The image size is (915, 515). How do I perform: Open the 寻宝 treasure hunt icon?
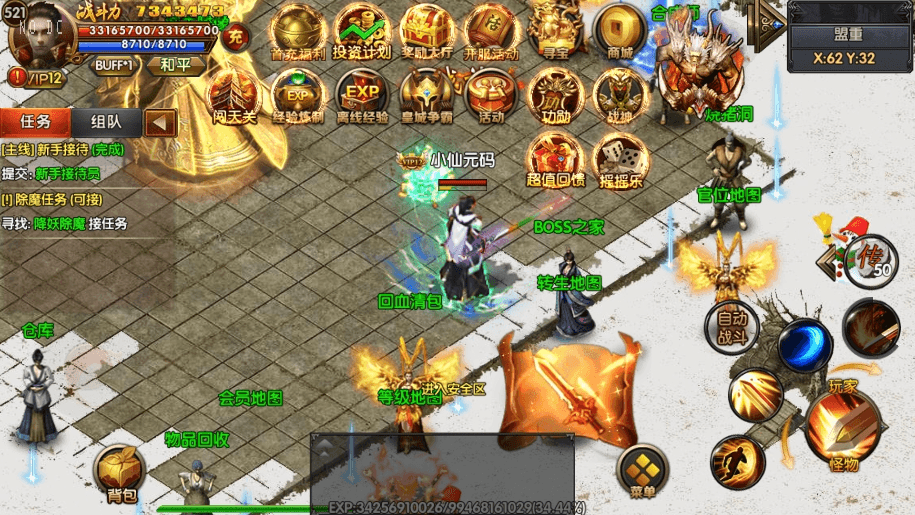(555, 32)
